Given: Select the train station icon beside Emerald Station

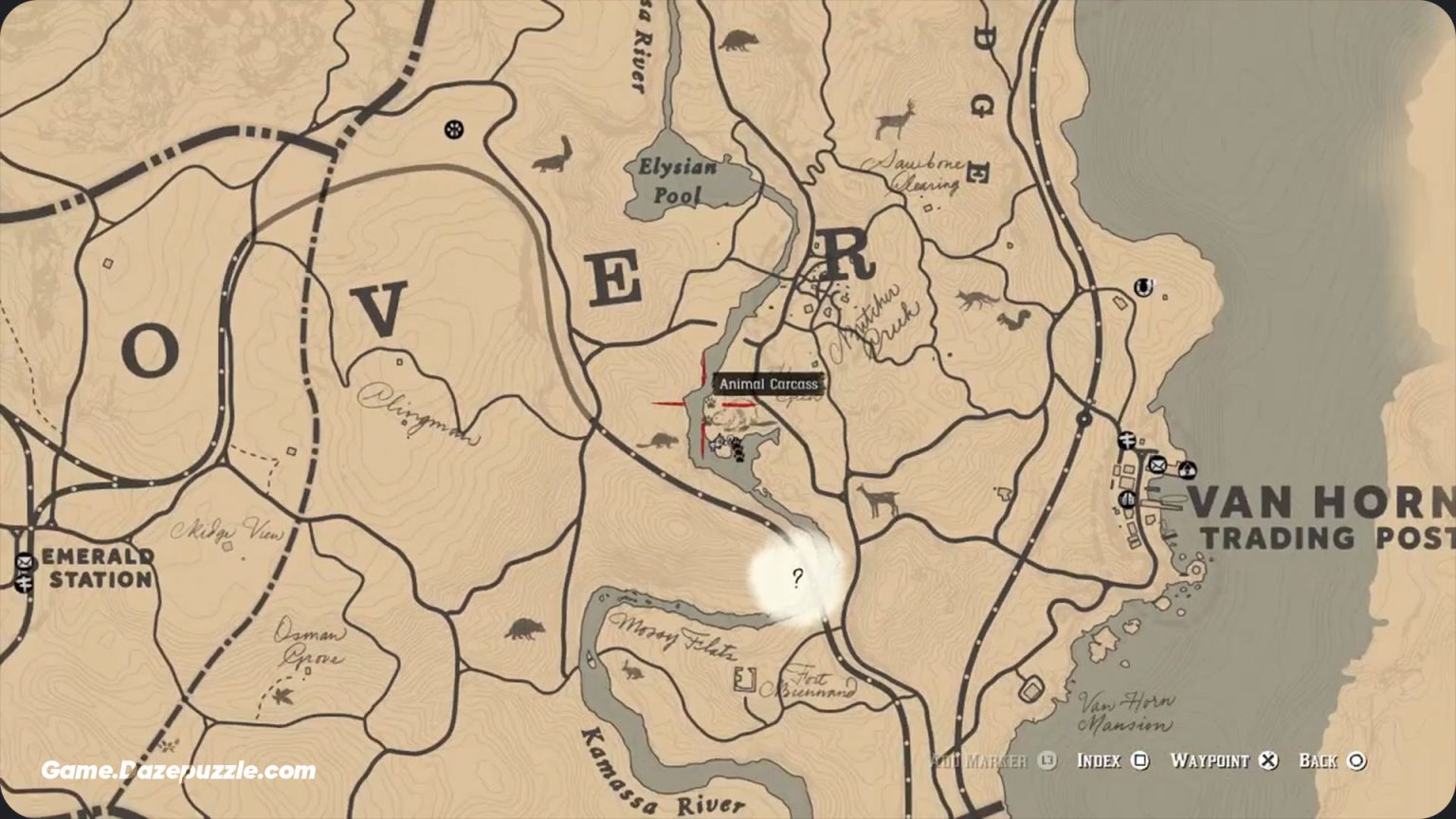Looking at the screenshot, I should point(25,582).
